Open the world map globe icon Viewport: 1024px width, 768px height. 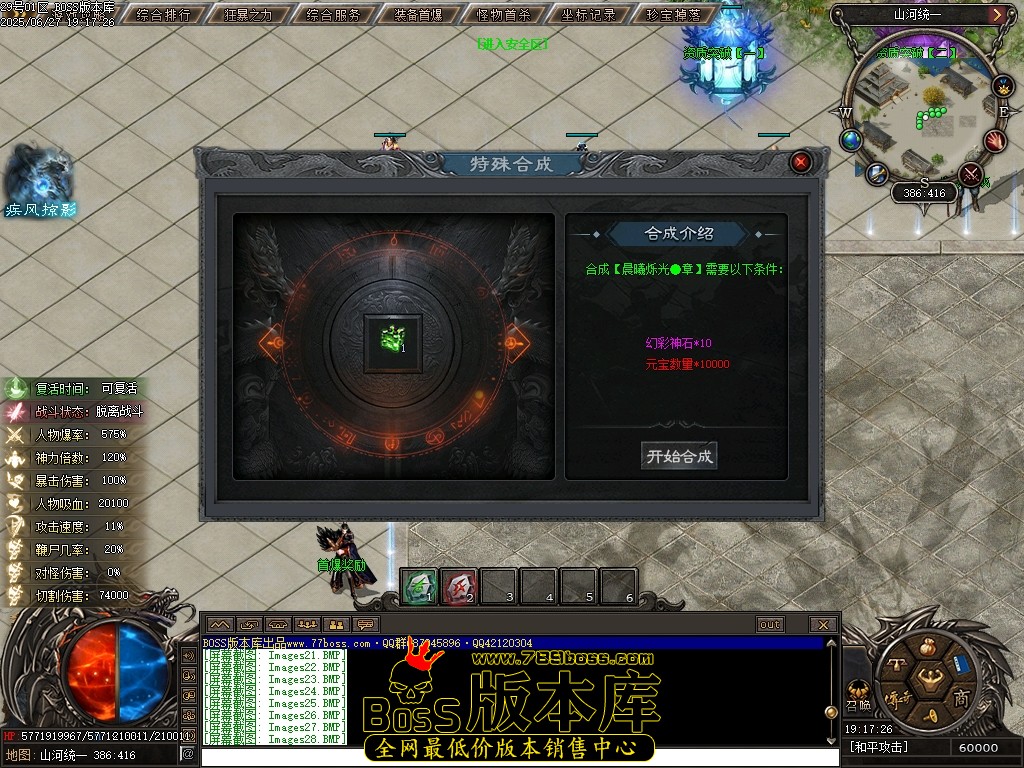(x=851, y=140)
